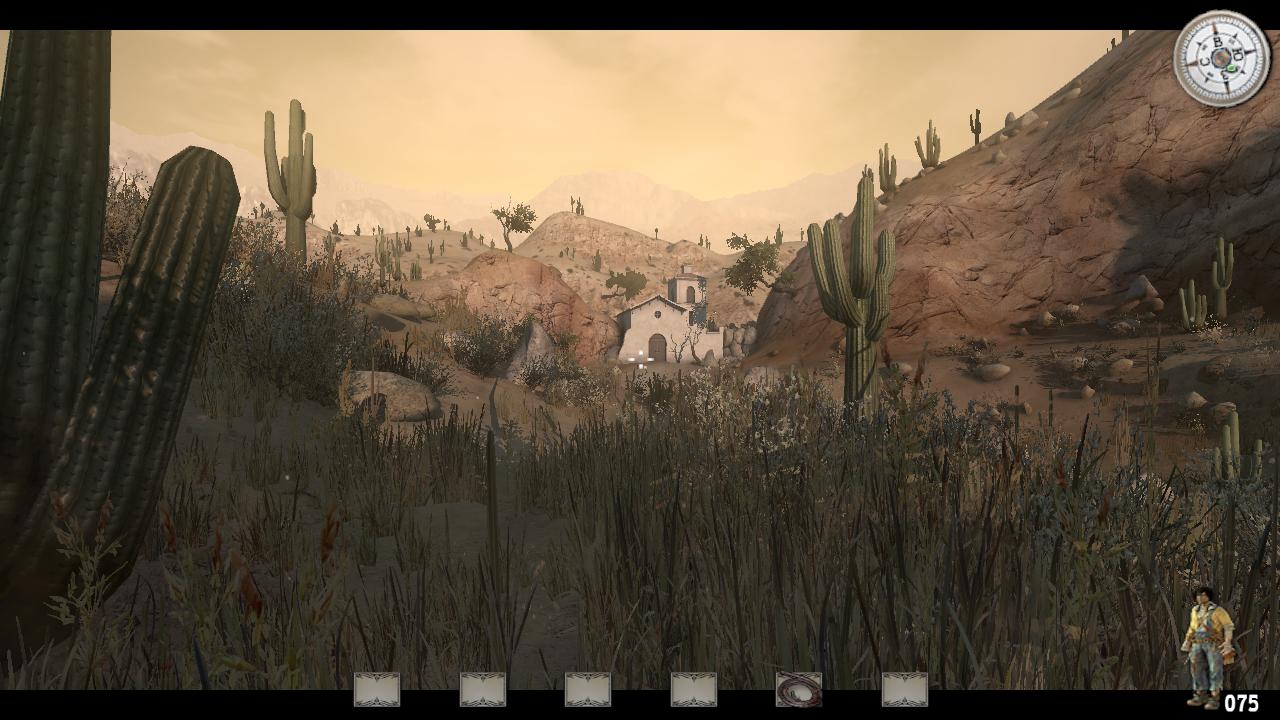This screenshot has height=720, width=1280.
Task: Open the character portrait figure
Action: (1207, 645)
